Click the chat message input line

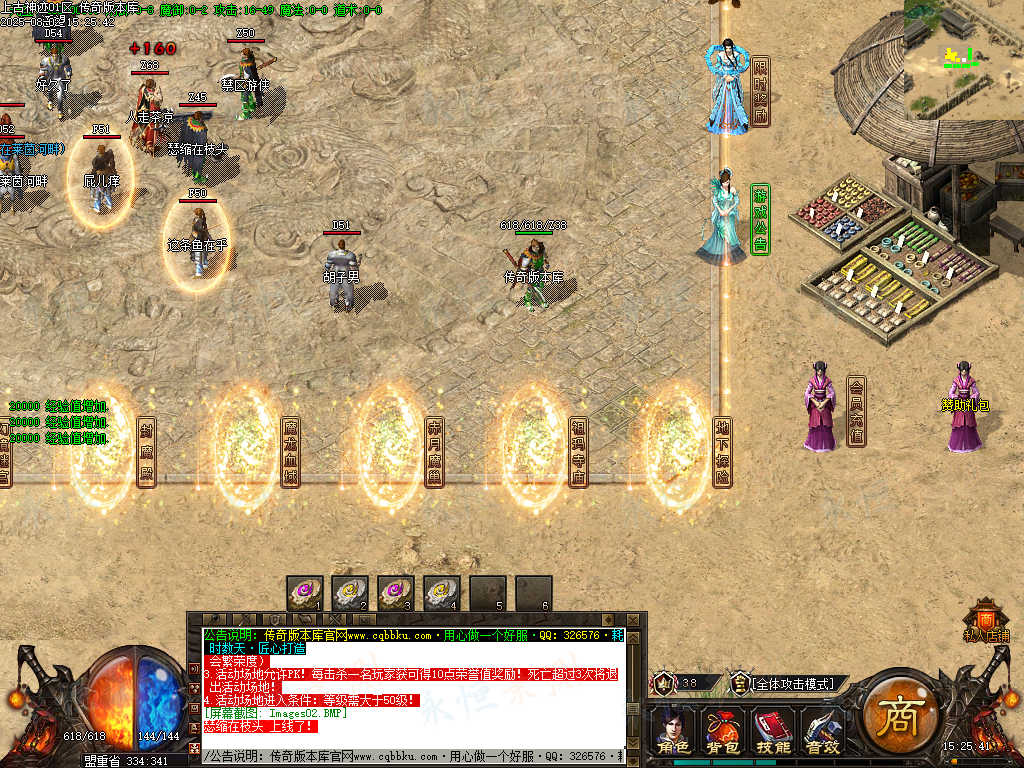(410, 757)
